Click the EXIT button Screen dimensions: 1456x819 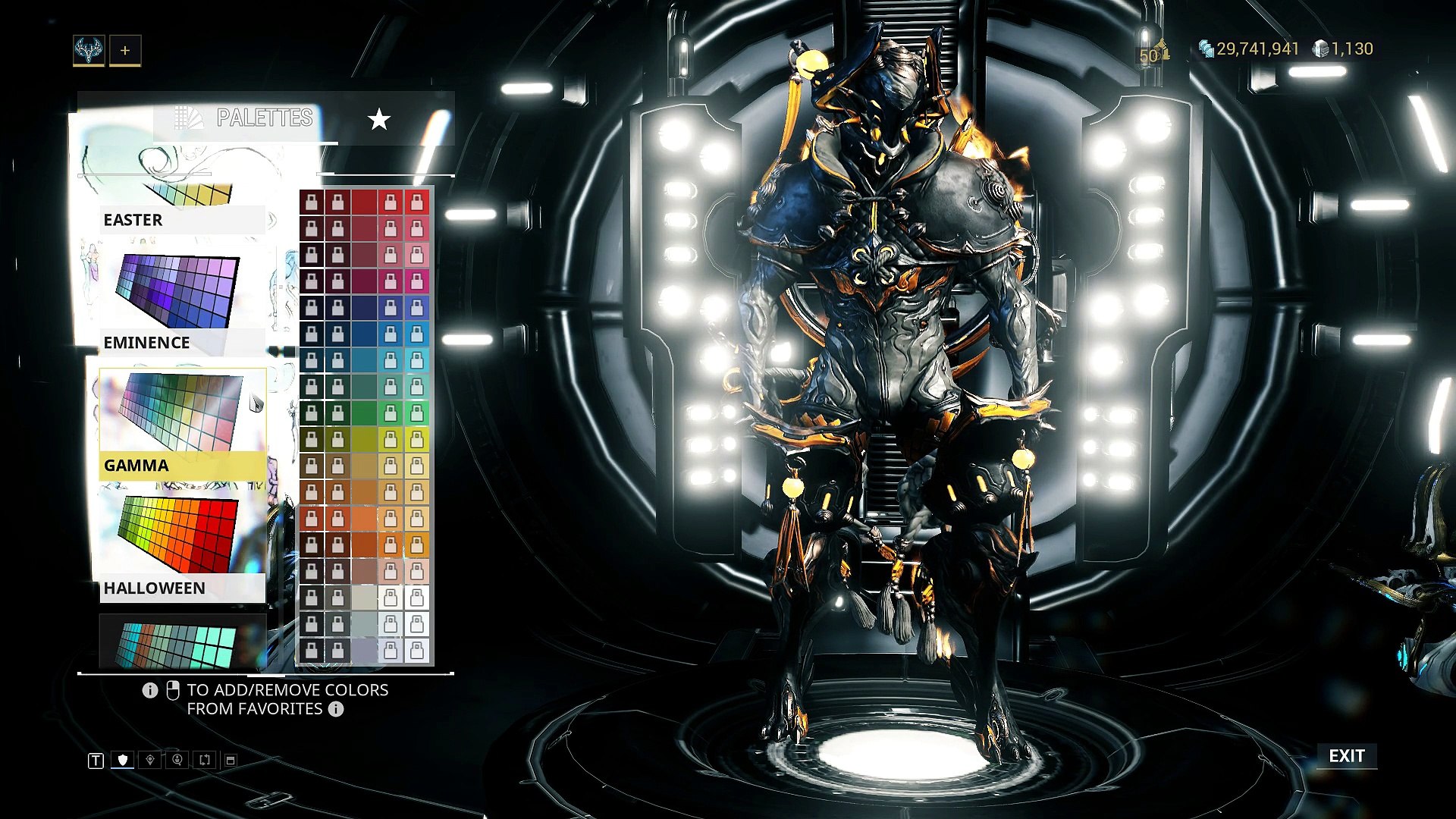tap(1348, 756)
